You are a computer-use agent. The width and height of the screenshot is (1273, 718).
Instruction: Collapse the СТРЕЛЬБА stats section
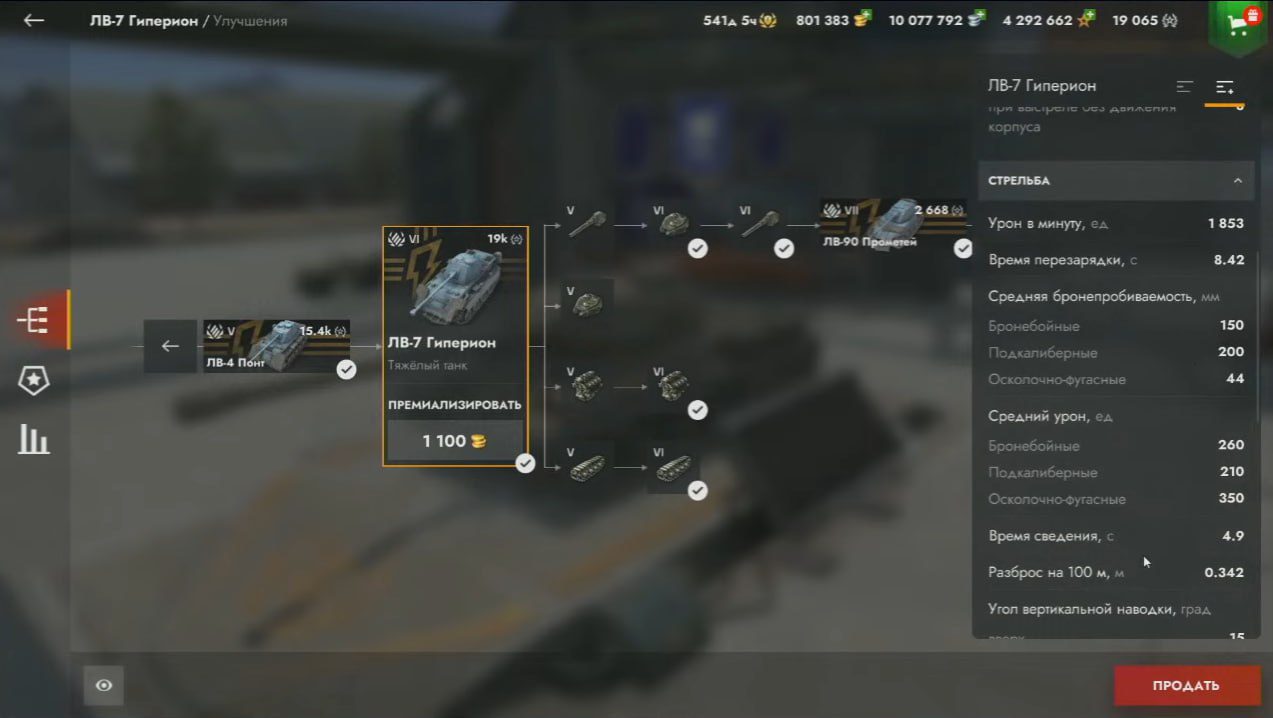[1237, 181]
